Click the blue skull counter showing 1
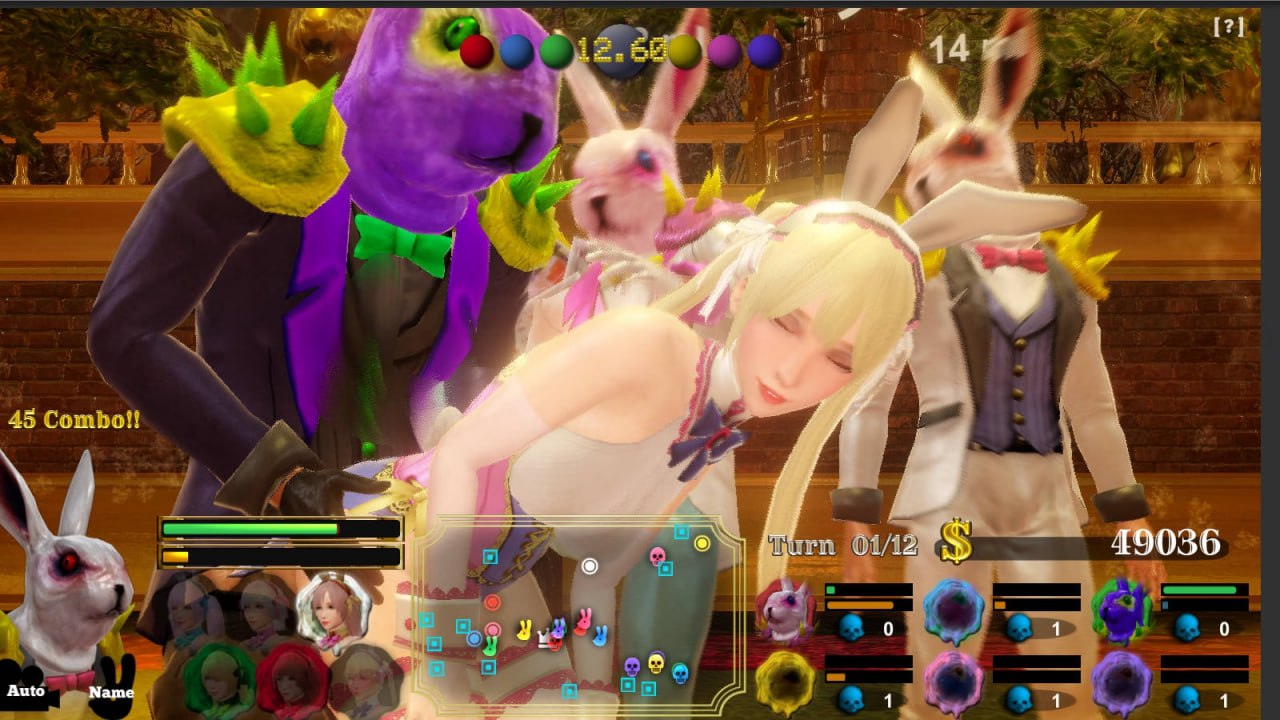This screenshot has width=1280, height=720. click(x=1019, y=626)
